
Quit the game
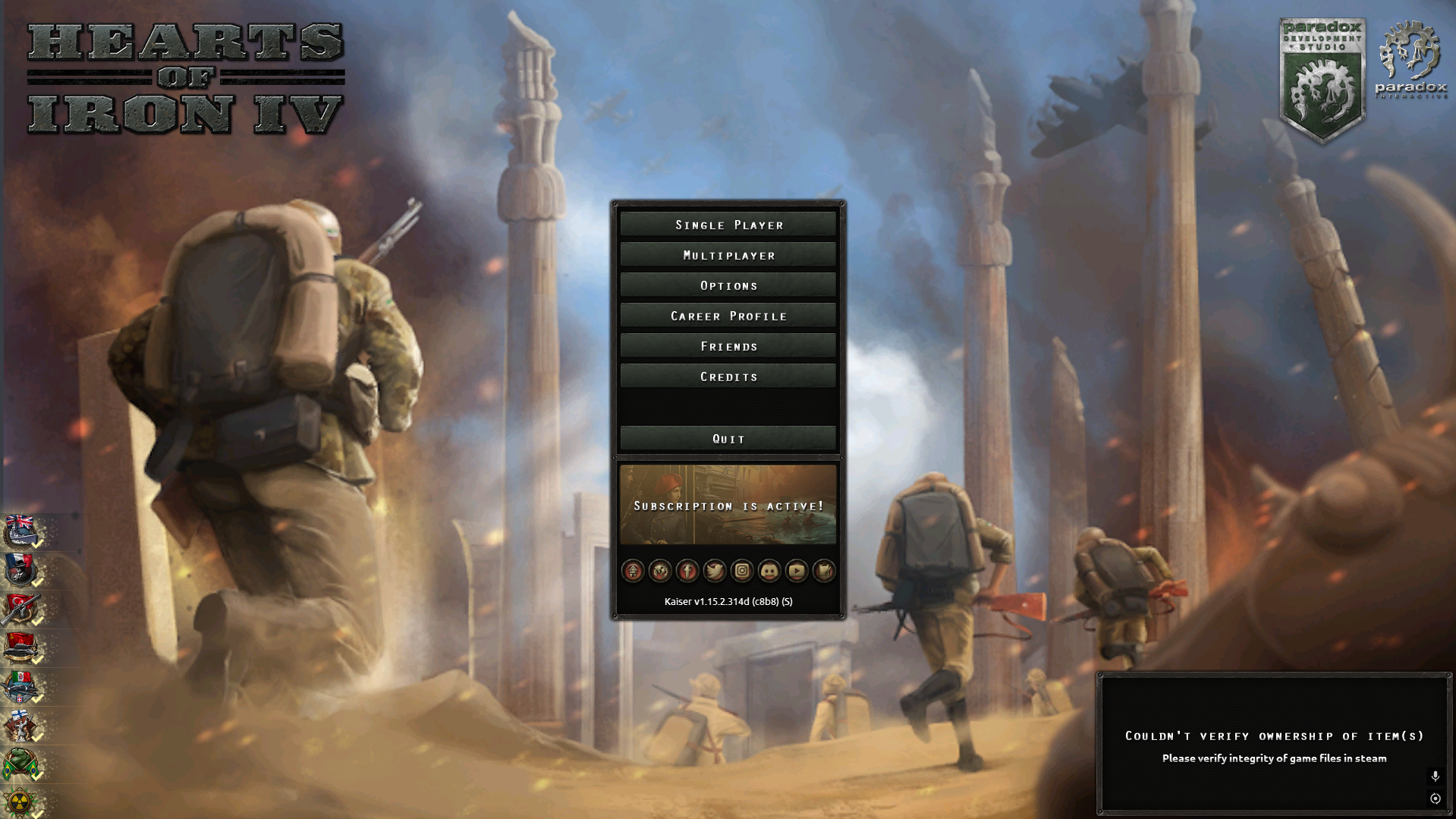click(x=728, y=439)
